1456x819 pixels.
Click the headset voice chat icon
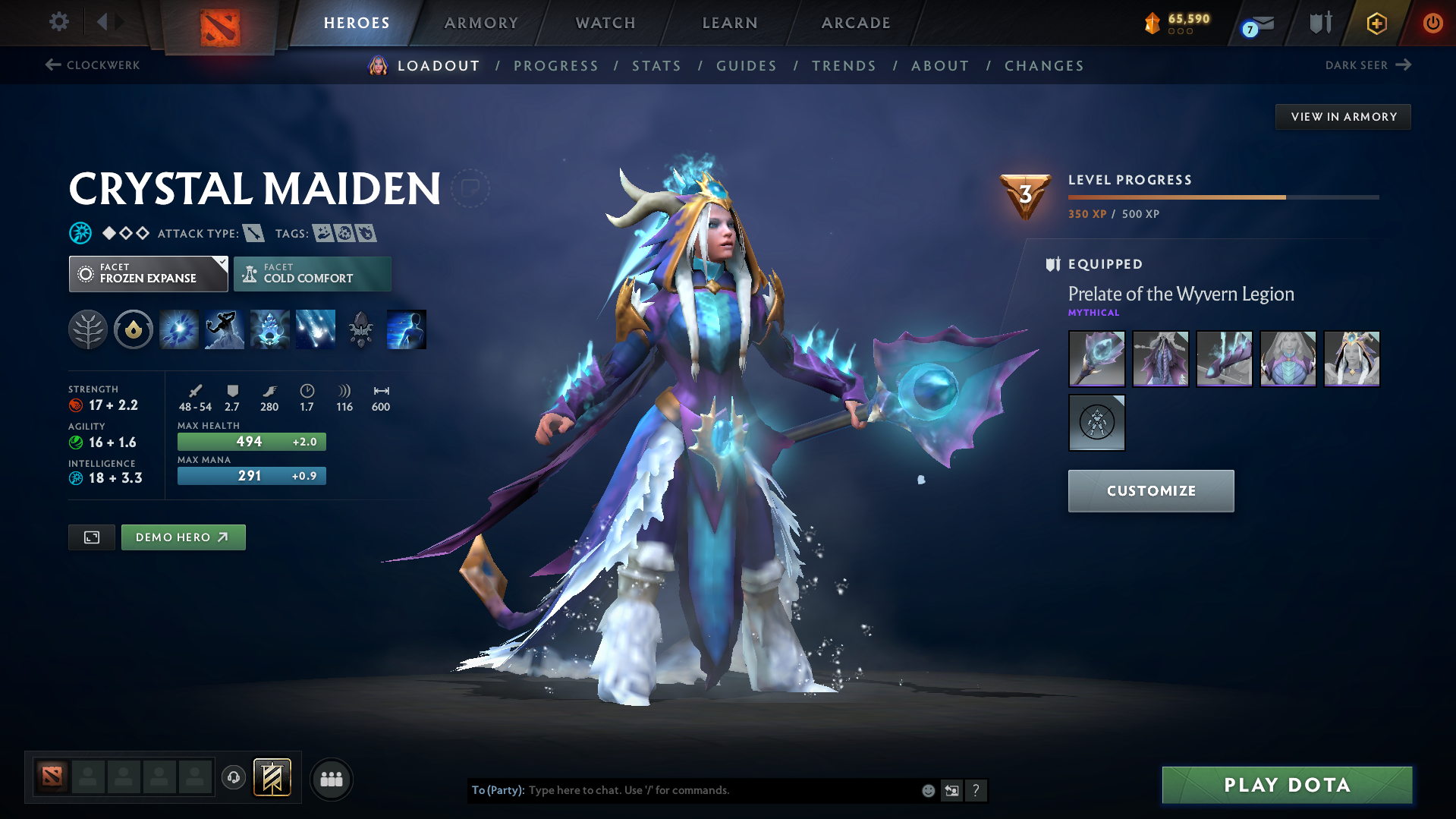click(233, 778)
